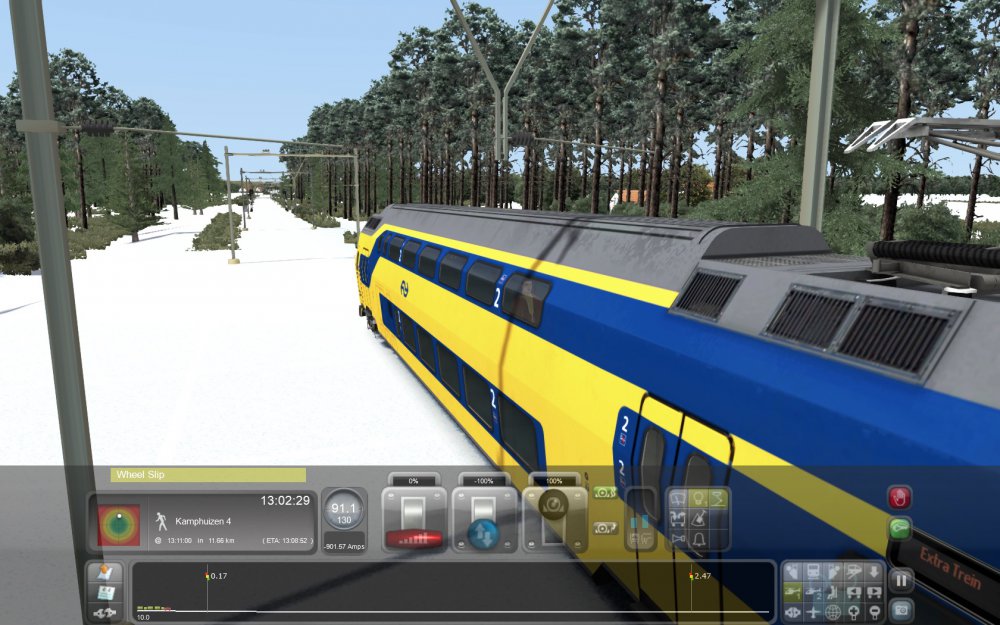Image resolution: width=1000 pixels, height=625 pixels.
Task: Click the reverser direction lever
Action: point(483,522)
